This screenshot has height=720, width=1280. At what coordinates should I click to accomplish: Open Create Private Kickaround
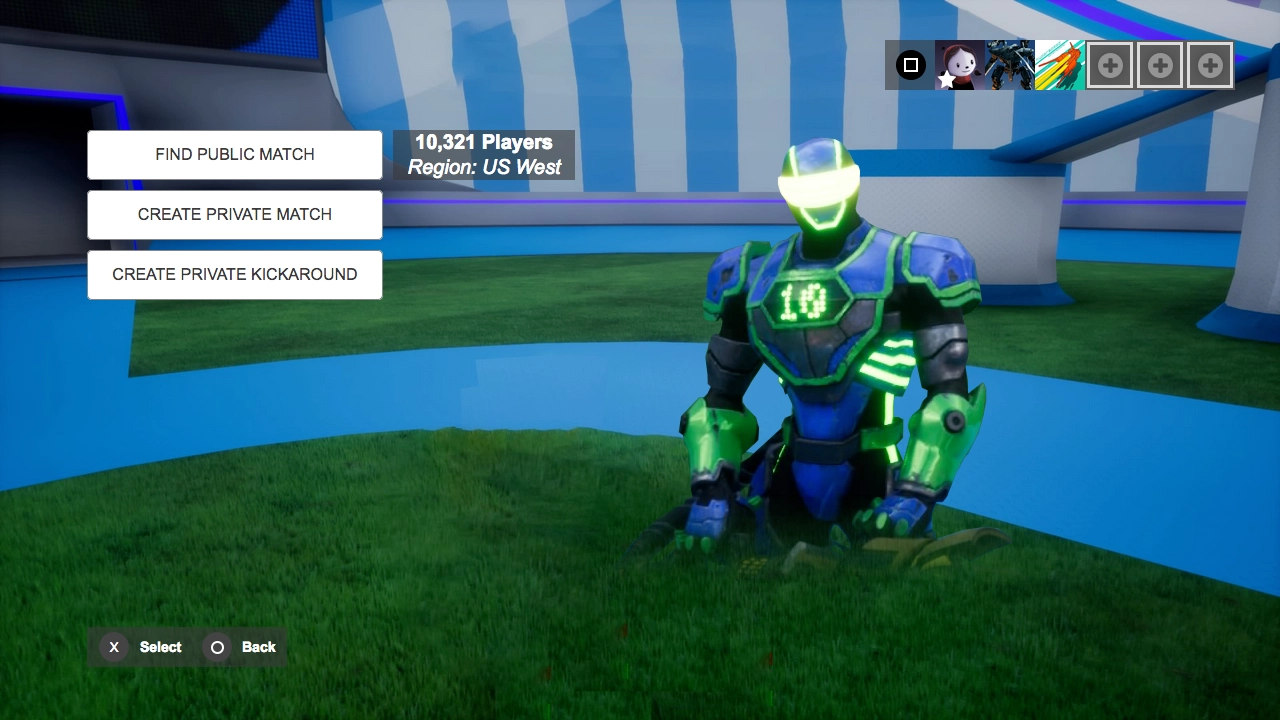235,275
